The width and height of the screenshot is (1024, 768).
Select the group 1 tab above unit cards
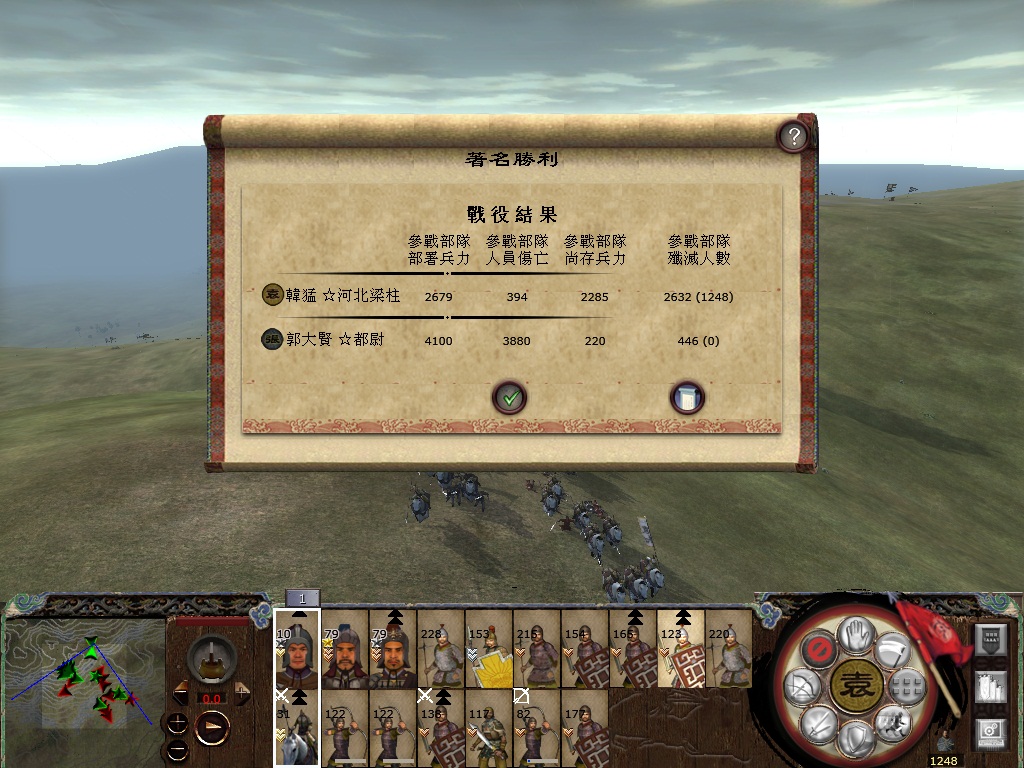(x=302, y=598)
